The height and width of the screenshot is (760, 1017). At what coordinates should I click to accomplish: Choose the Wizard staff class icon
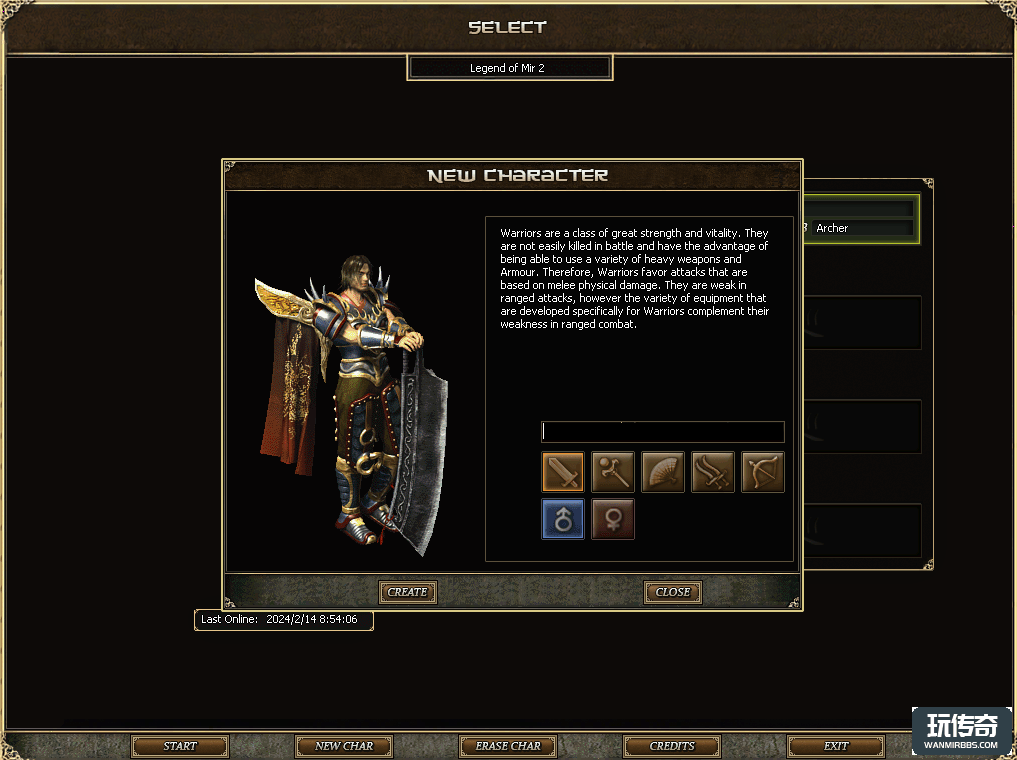tap(613, 472)
